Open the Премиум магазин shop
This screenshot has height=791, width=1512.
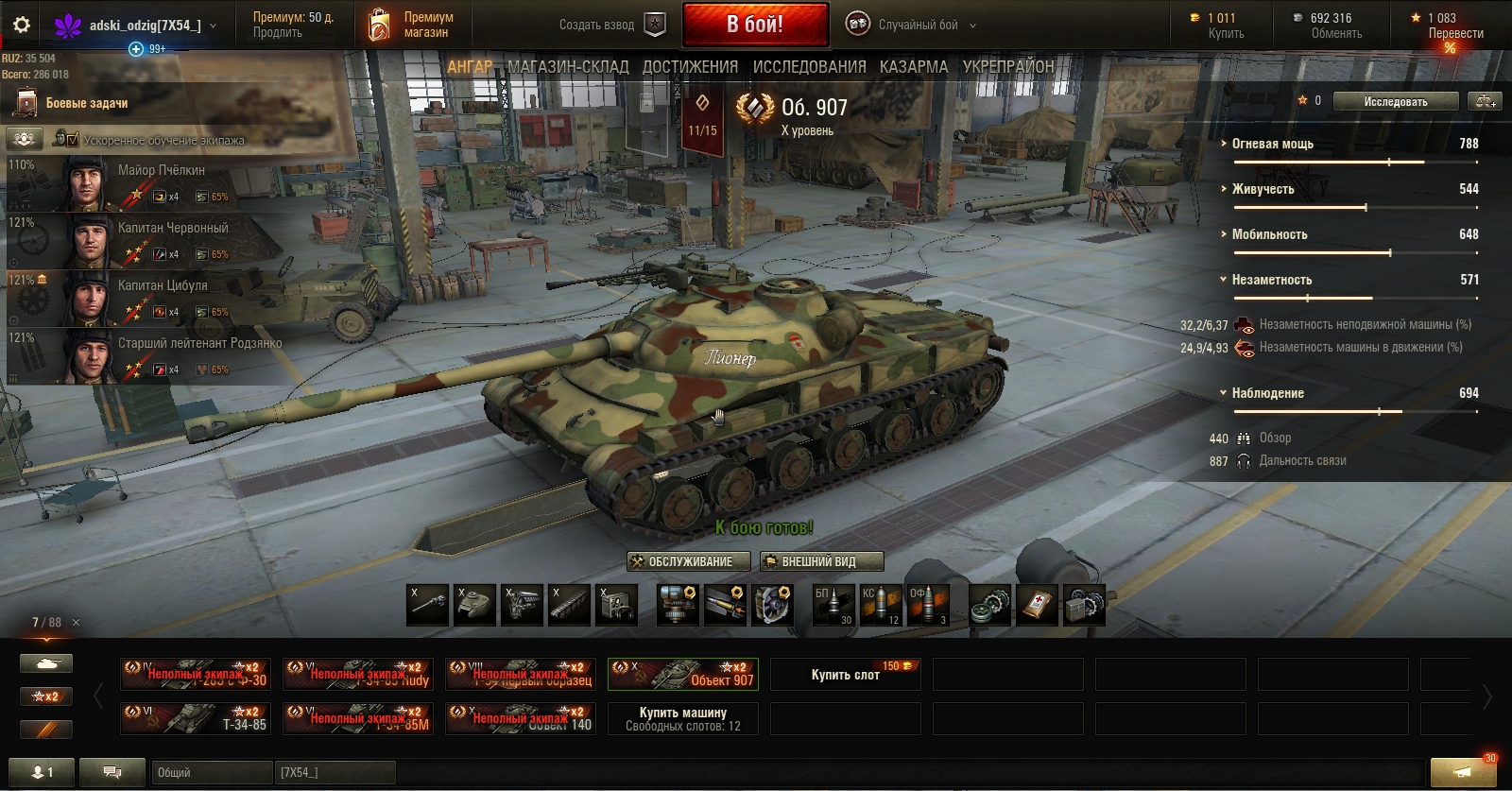click(411, 25)
